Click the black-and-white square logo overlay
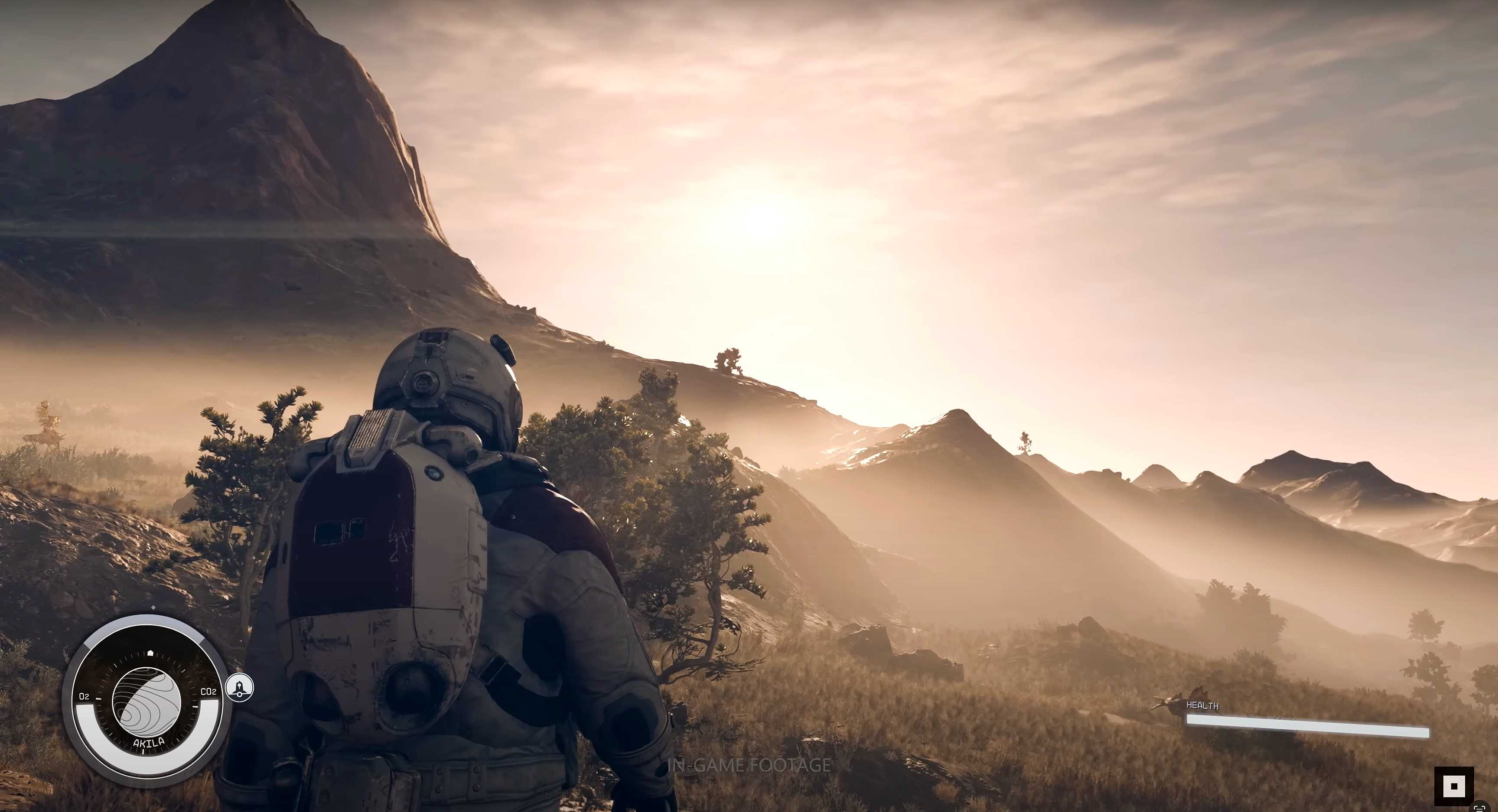 tap(1454, 786)
